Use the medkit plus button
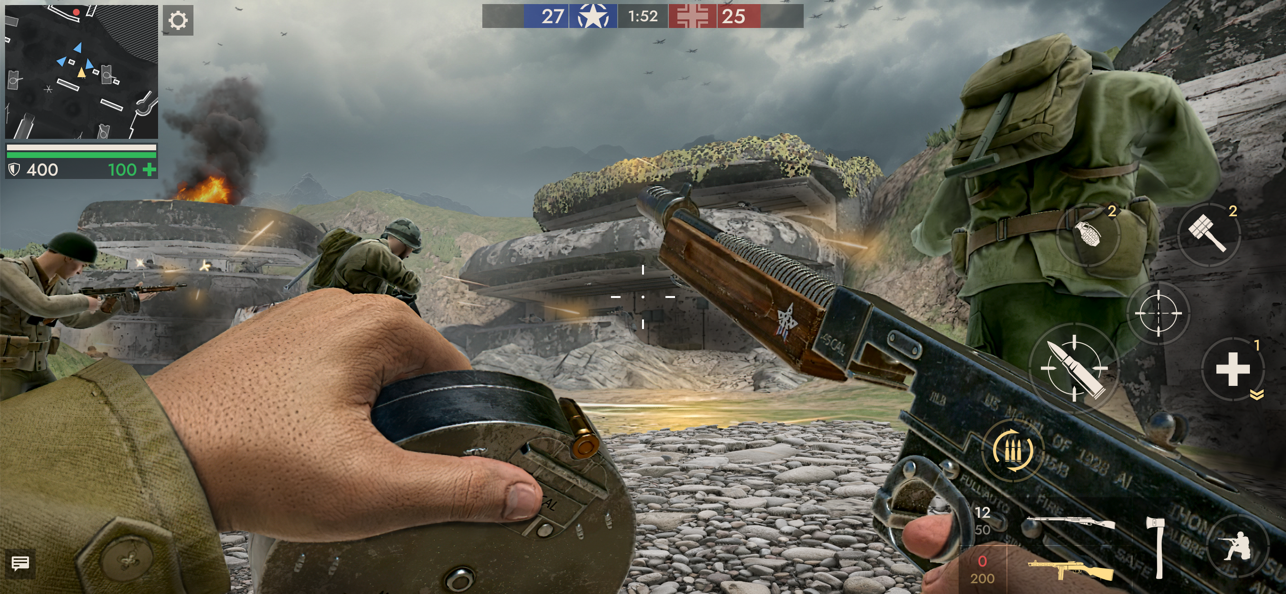The image size is (1286, 594). coord(1232,370)
